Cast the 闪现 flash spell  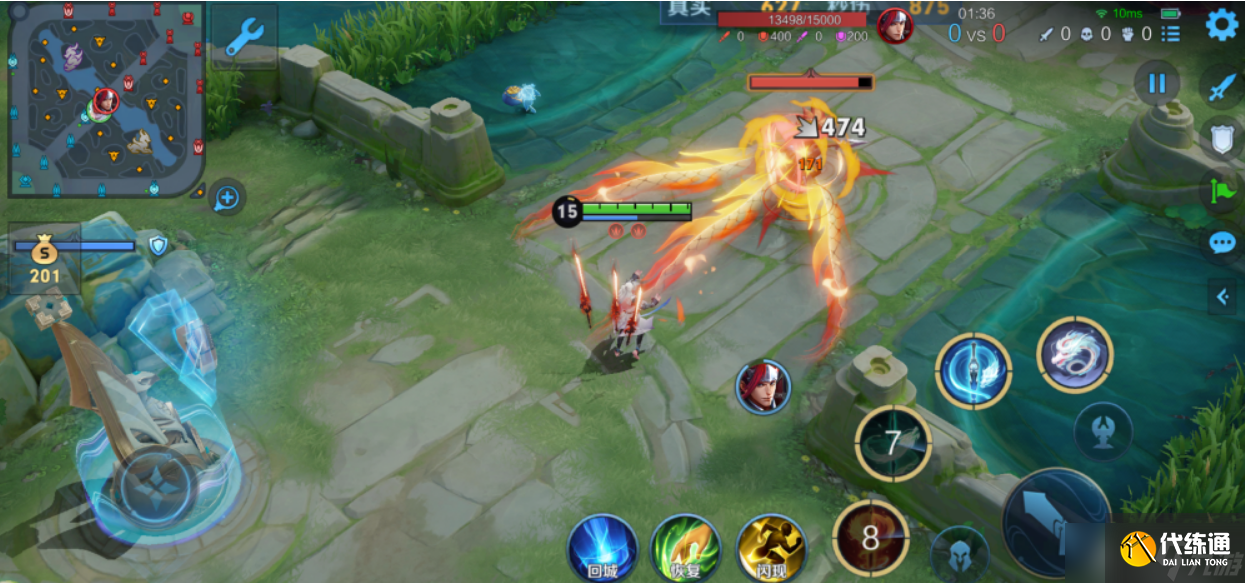pyautogui.click(x=771, y=548)
